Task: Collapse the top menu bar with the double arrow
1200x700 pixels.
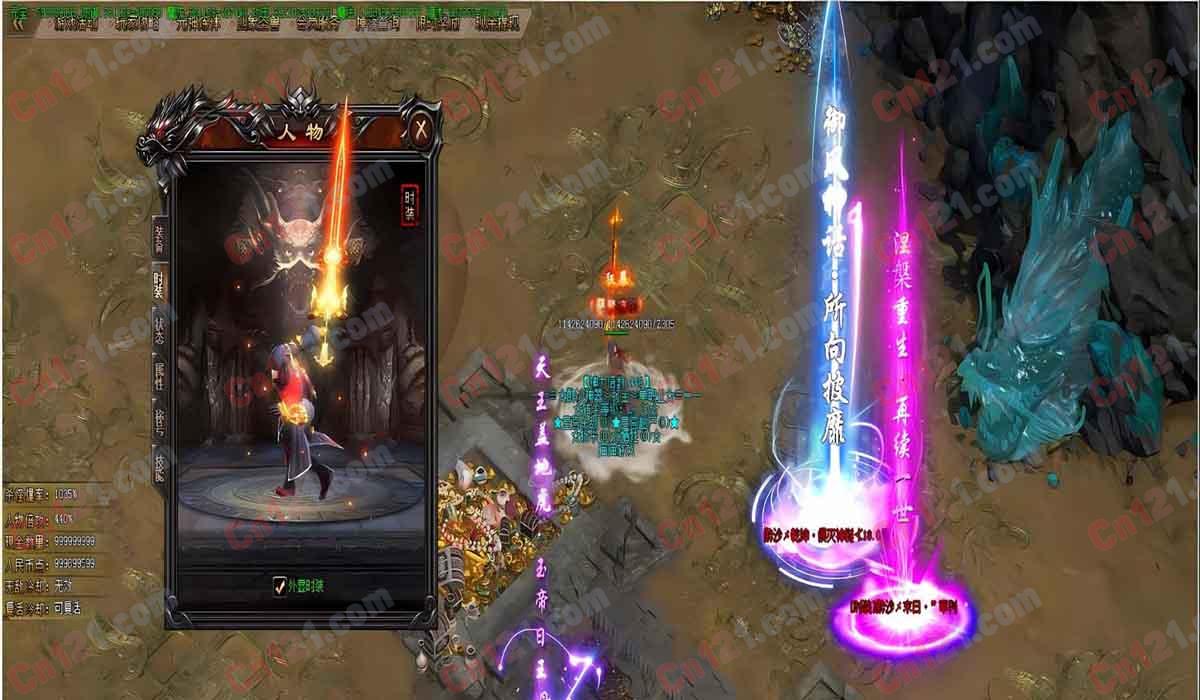Action: [x=16, y=22]
